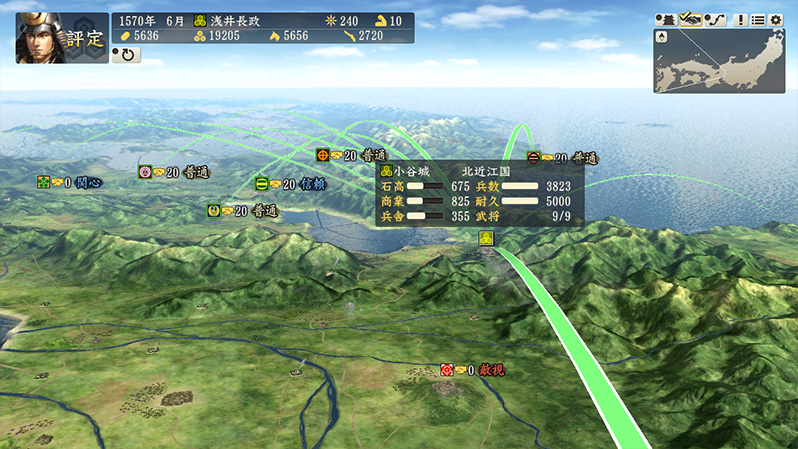798x449 pixels.
Task: Open the list menu icon
Action: [758, 19]
